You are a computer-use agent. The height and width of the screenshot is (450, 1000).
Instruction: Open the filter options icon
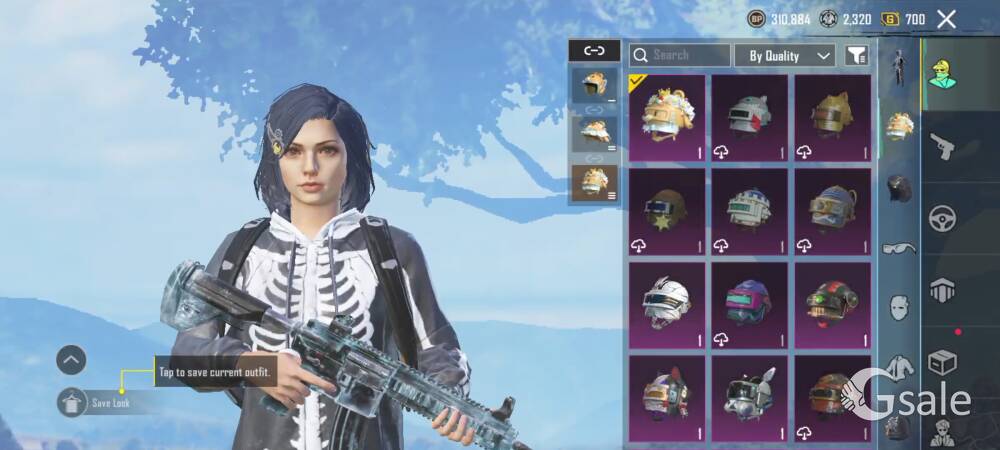[856, 56]
